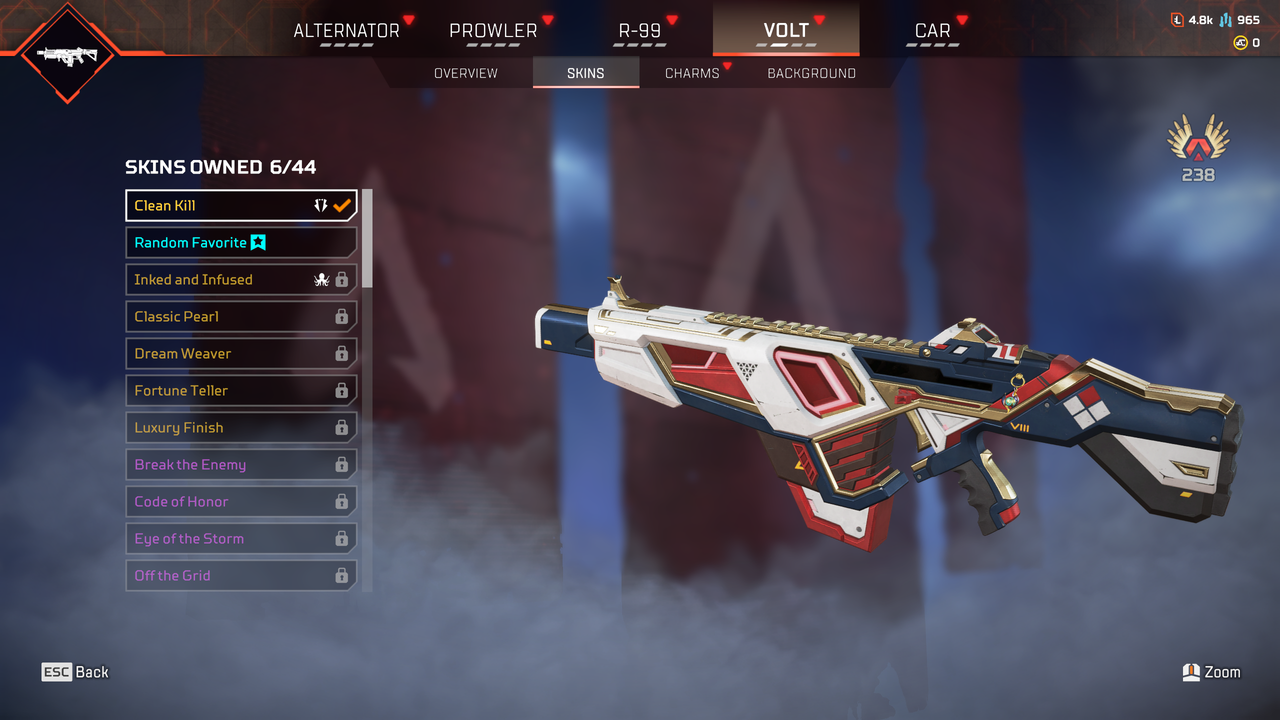
Task: Preview the Classic Pearl skin
Action: click(x=240, y=316)
